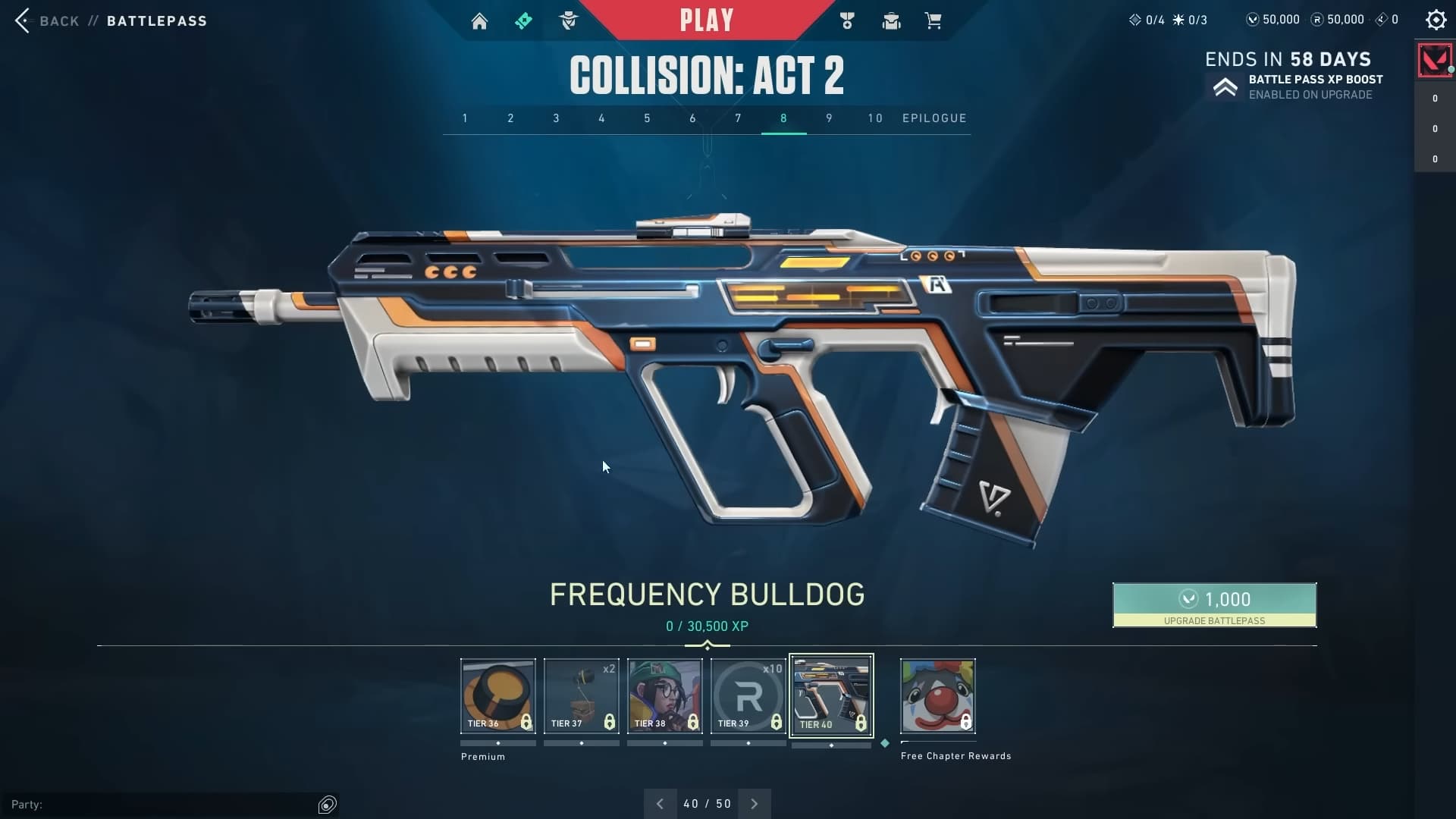Screen dimensions: 1456x819
Task: Open the Home screen via house icon
Action: click(x=480, y=20)
